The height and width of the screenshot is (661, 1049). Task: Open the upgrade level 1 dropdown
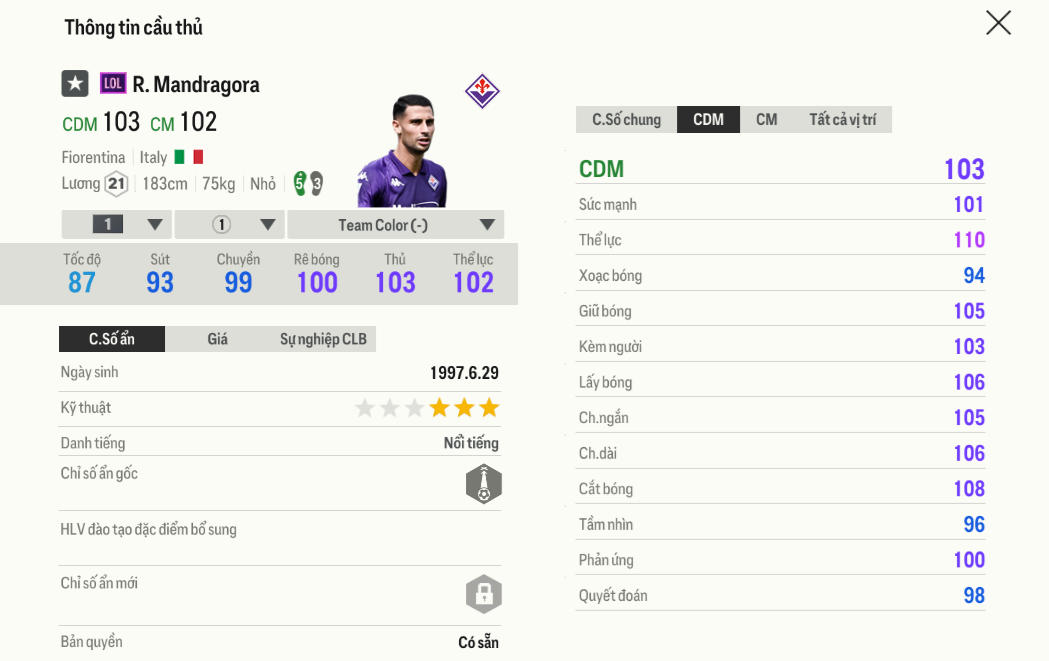(x=117, y=225)
